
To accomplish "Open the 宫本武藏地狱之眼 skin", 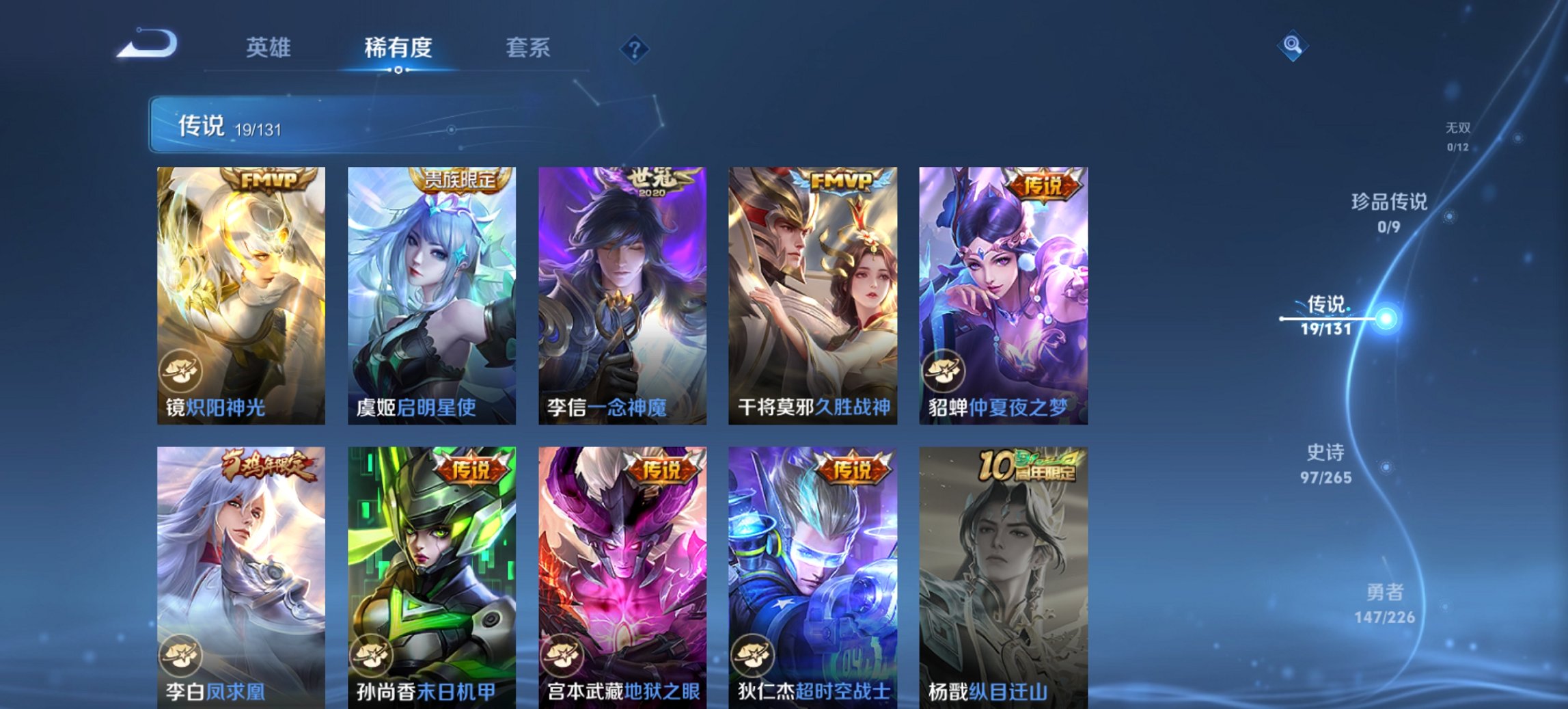I will point(622,567).
